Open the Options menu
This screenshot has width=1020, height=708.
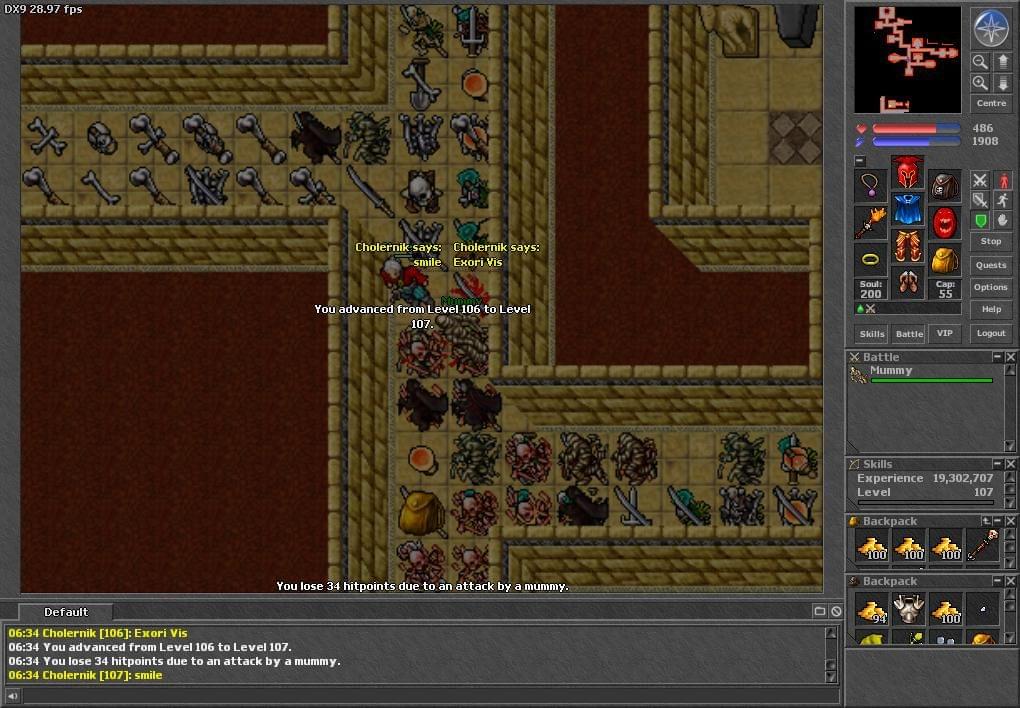click(x=991, y=287)
